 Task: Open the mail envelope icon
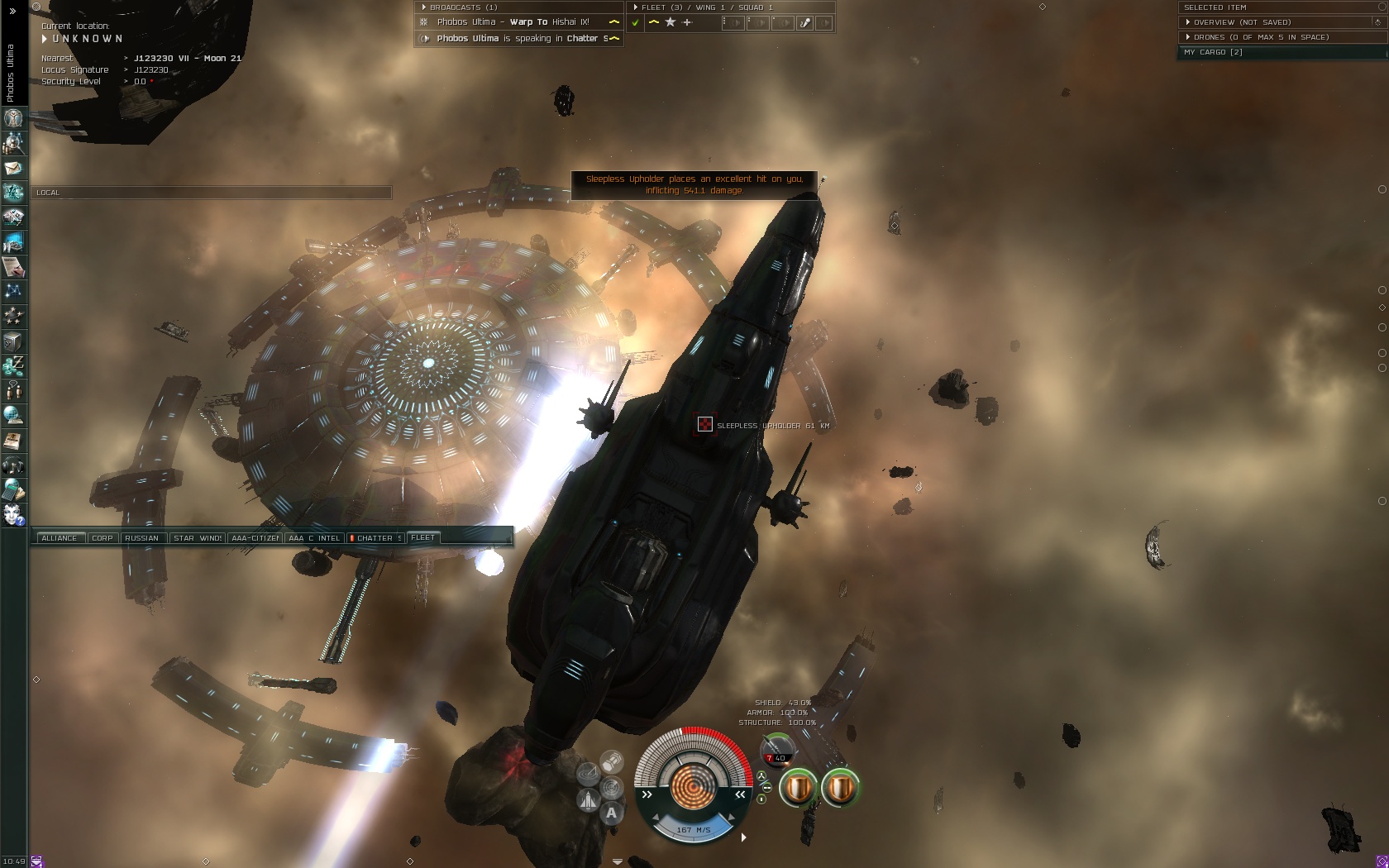click(x=13, y=168)
